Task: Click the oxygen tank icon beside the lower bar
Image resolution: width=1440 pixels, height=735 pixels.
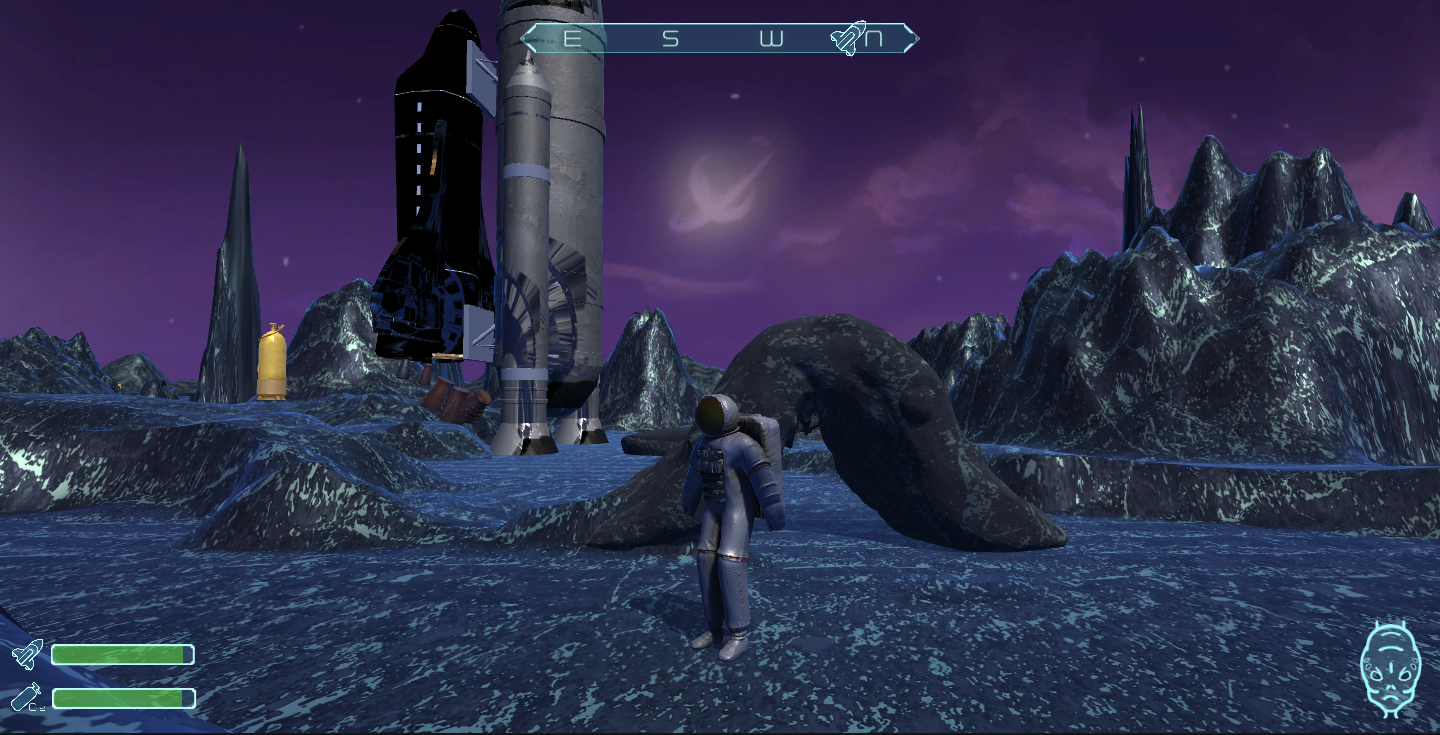Action: pos(27,697)
